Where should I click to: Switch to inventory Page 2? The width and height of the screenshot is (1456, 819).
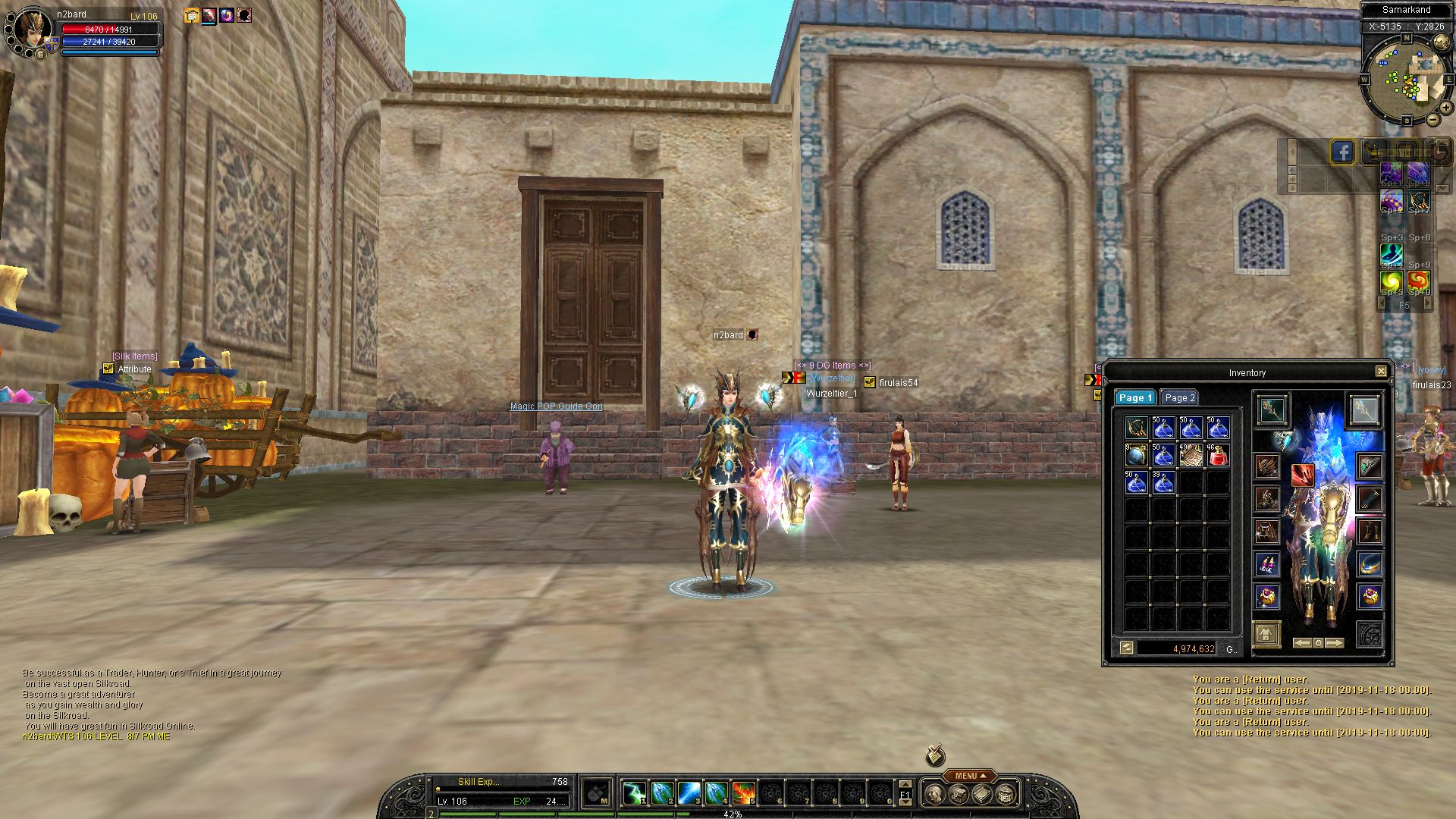[x=1179, y=397]
